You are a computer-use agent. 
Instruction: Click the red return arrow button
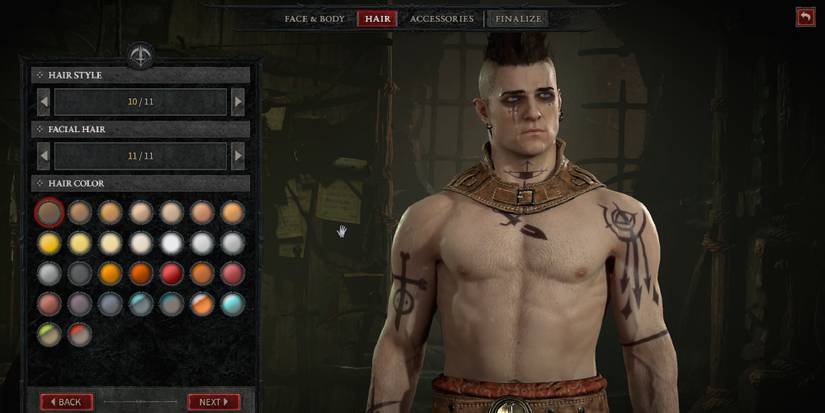[x=805, y=16]
